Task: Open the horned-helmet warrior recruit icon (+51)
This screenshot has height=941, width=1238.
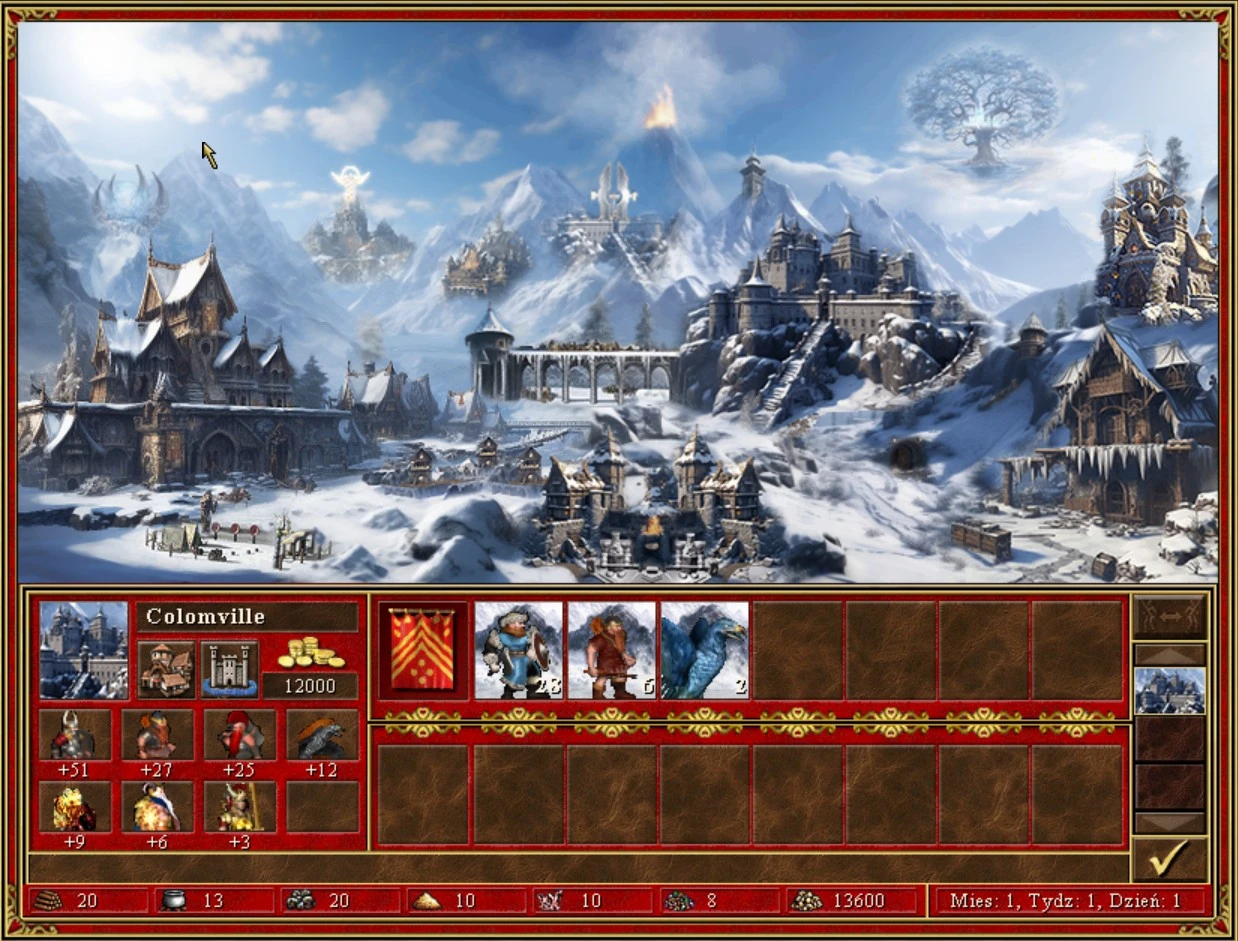Action: (x=74, y=735)
